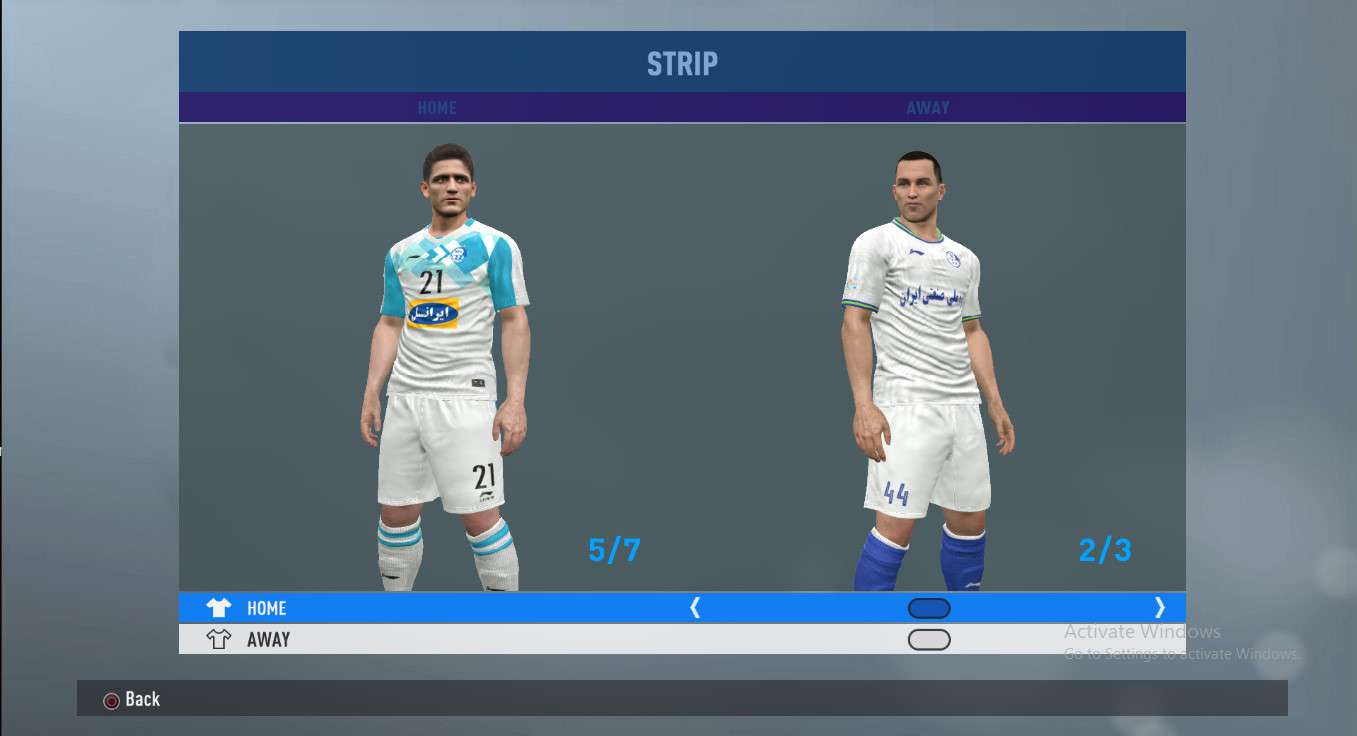Go back using the Back label
The image size is (1357, 736).
[142, 699]
